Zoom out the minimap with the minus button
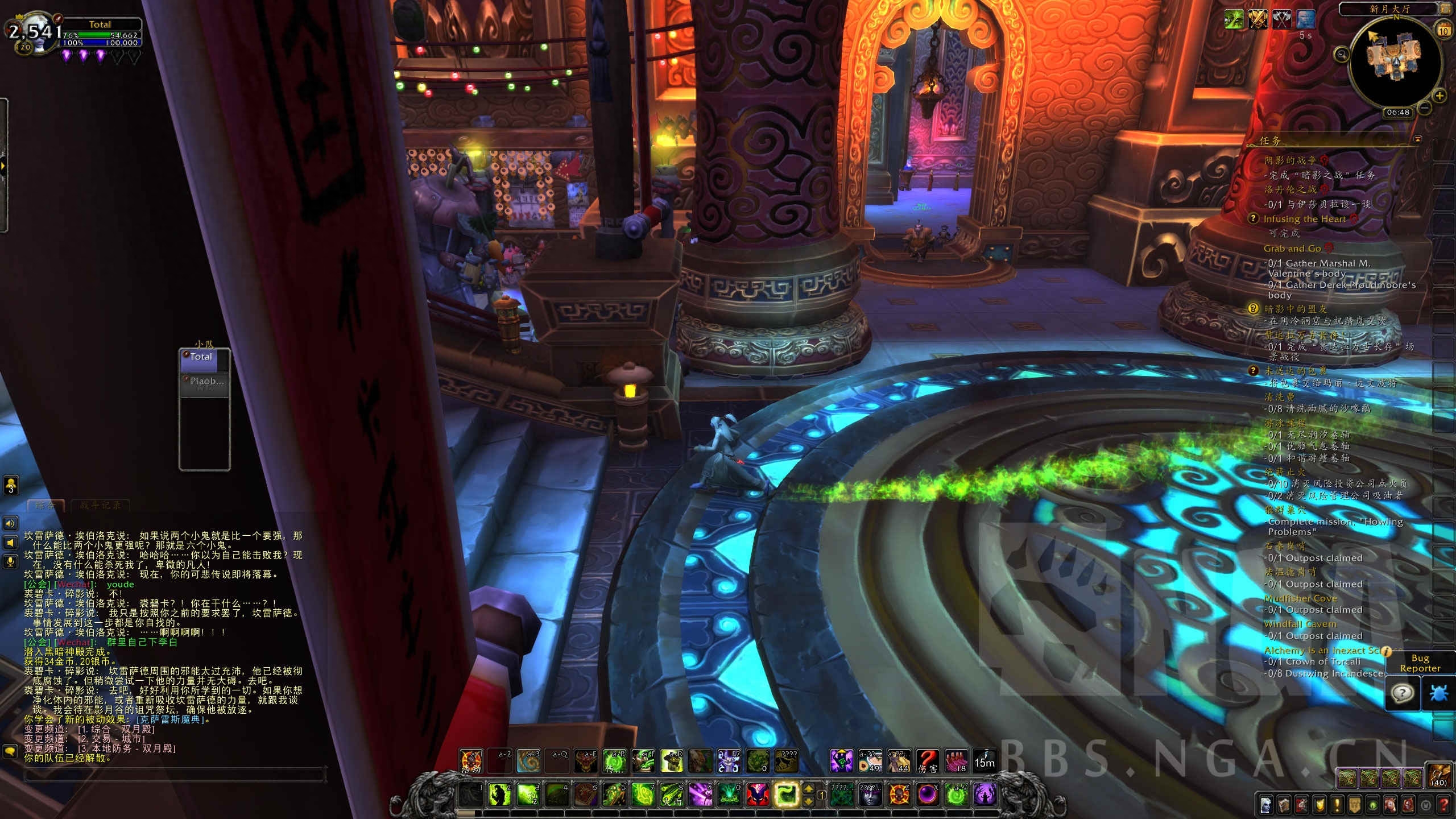 coord(1425,107)
